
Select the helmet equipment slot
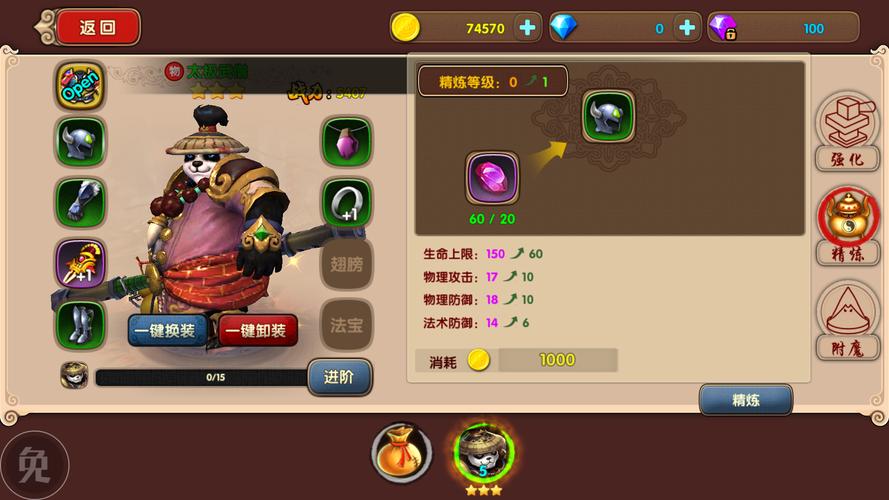click(x=80, y=143)
